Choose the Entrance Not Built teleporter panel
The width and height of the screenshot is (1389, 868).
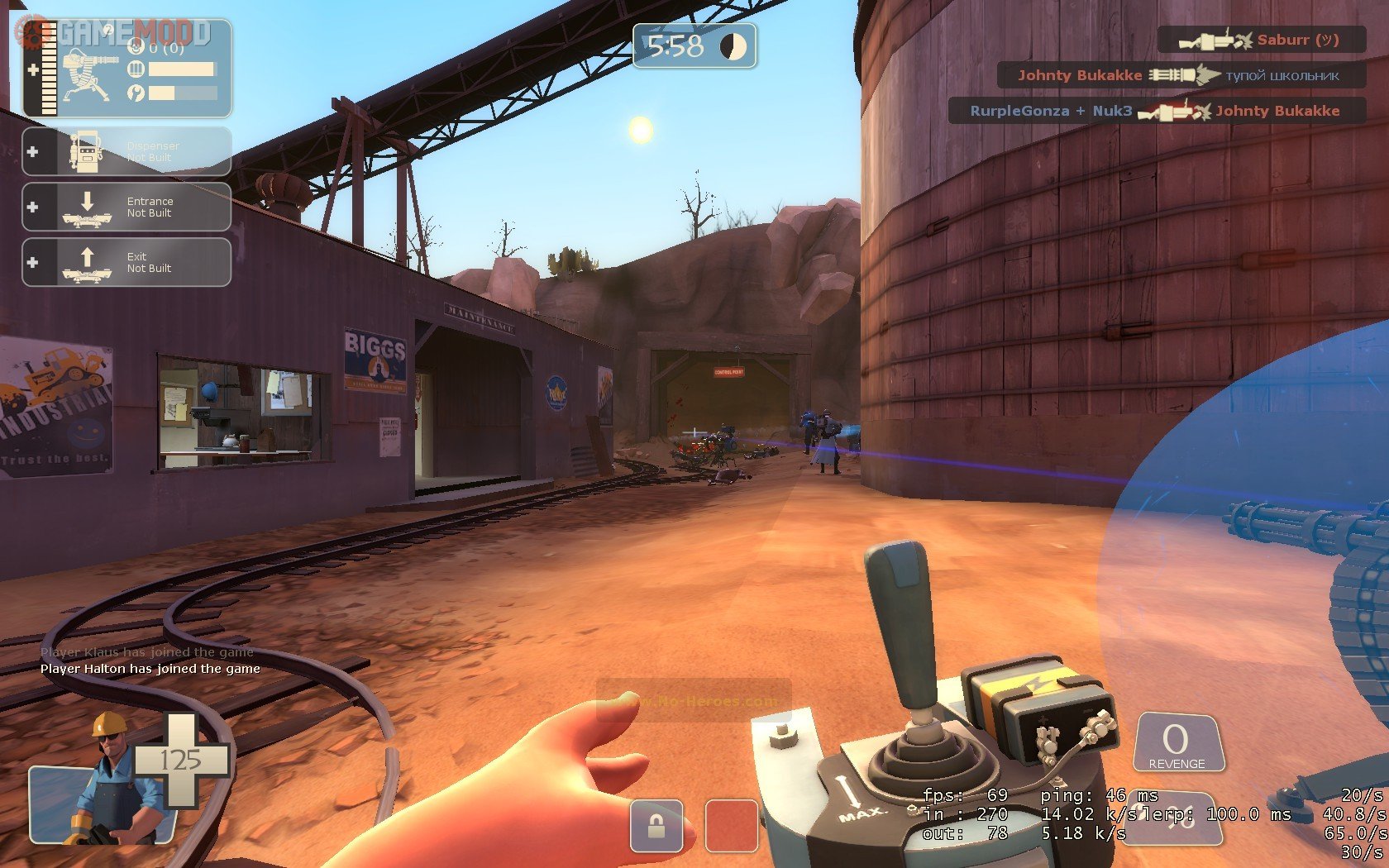coord(126,207)
